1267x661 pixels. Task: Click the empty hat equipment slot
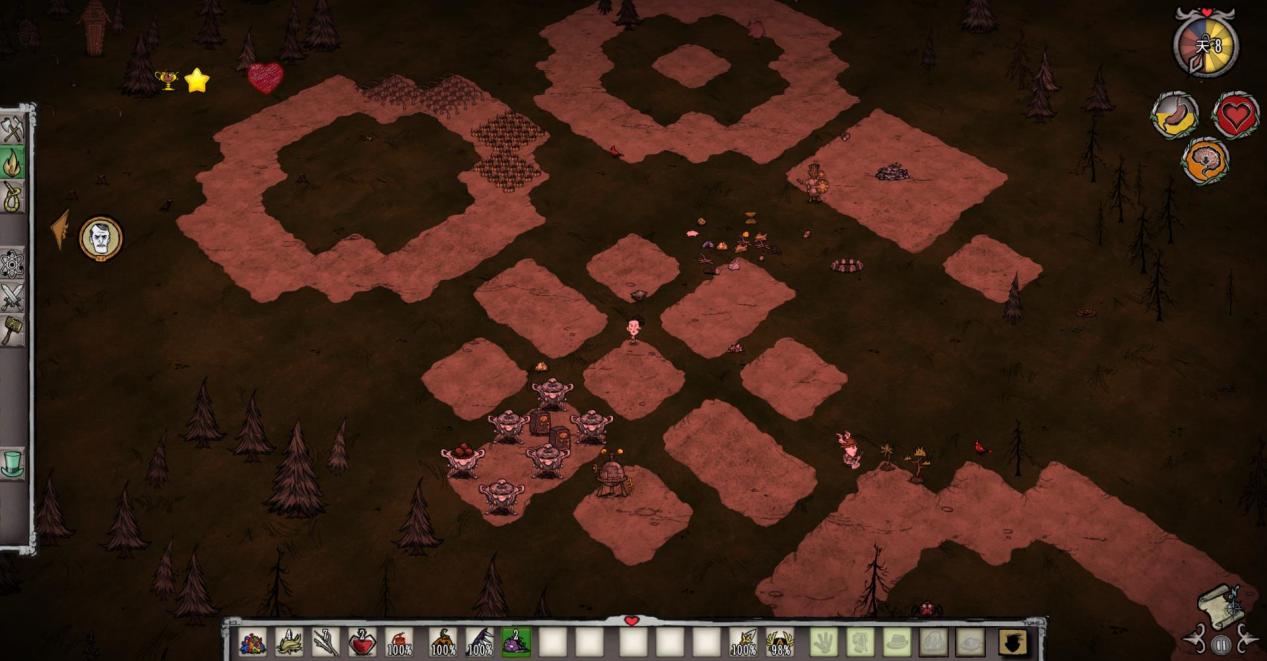(x=896, y=642)
